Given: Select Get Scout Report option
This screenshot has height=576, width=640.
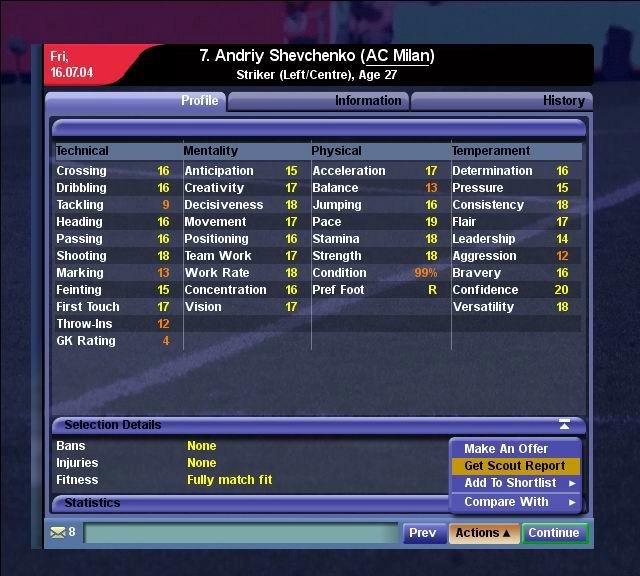Looking at the screenshot, I should 514,466.
